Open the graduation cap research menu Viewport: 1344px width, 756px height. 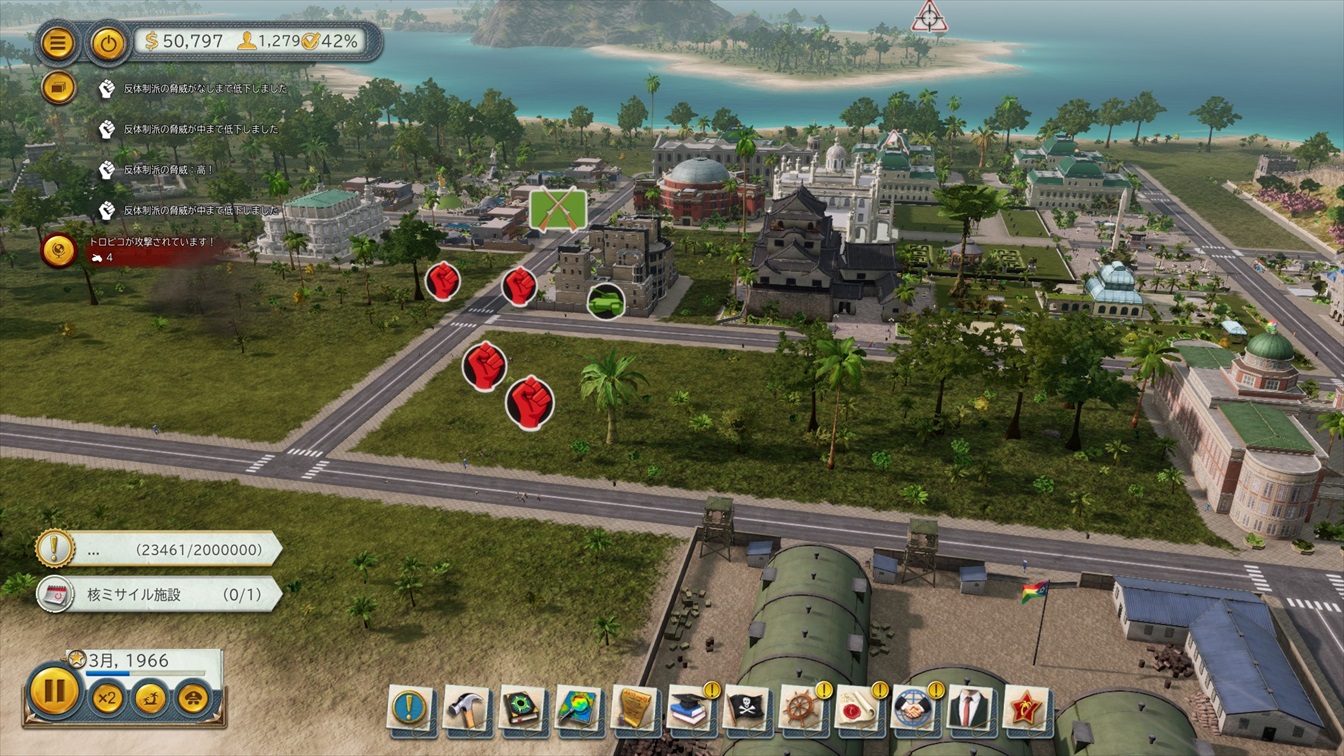[690, 708]
